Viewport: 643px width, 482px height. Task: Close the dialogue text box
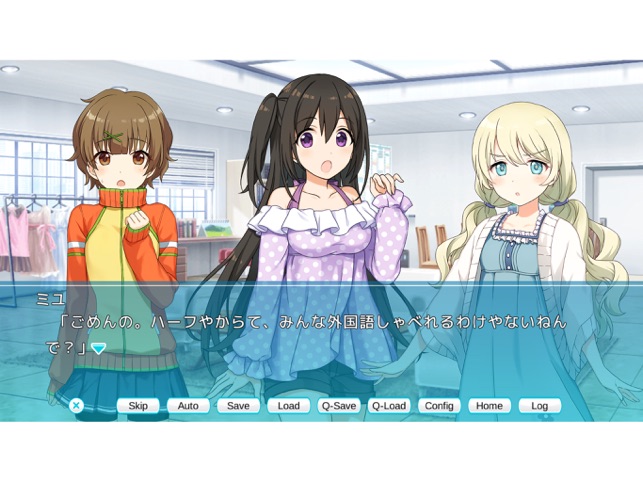click(76, 405)
